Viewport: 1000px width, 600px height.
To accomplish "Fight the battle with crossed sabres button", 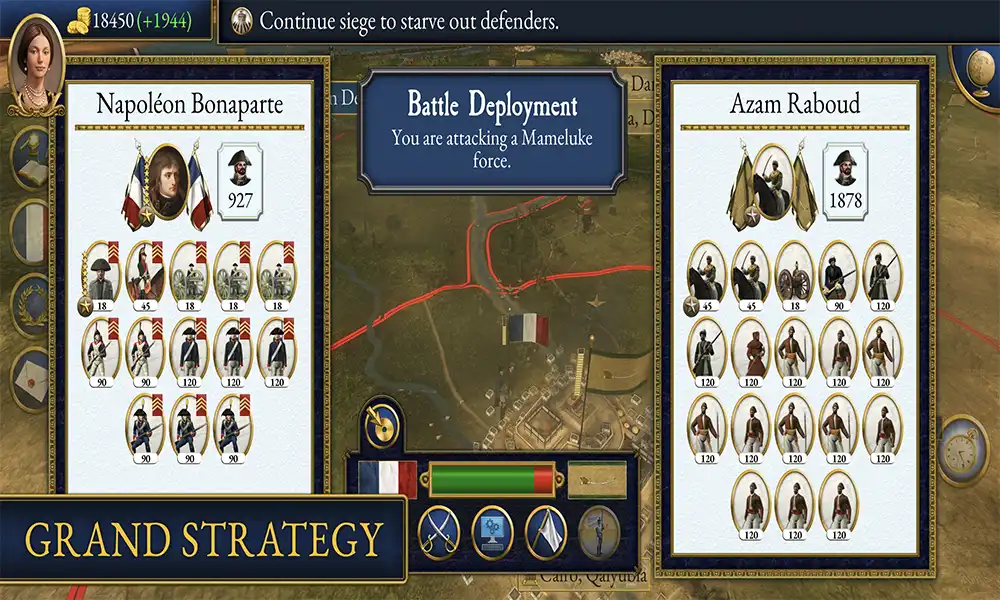I will (437, 527).
